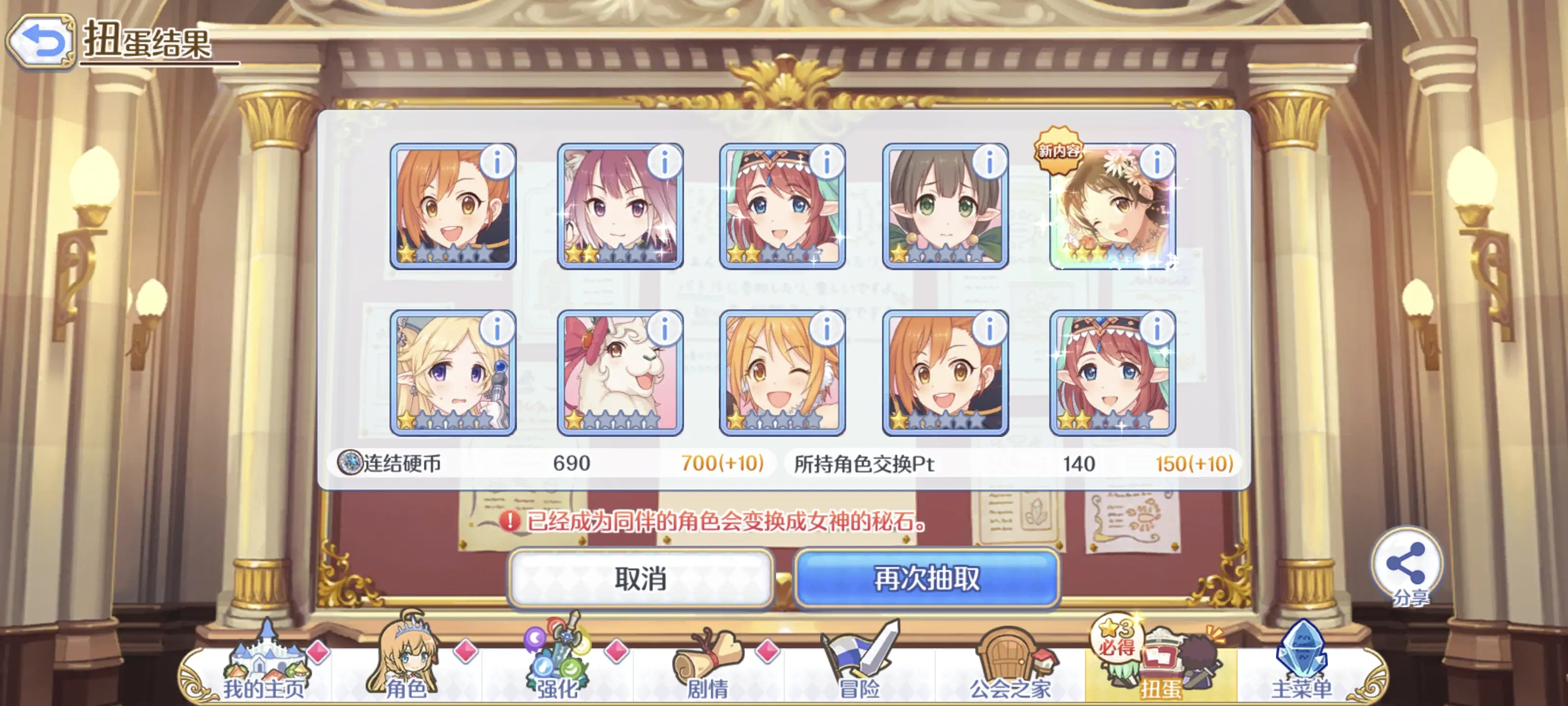Viewport: 1568px width, 706px height.
Task: Show info for the alpaca card
Action: coord(664,329)
